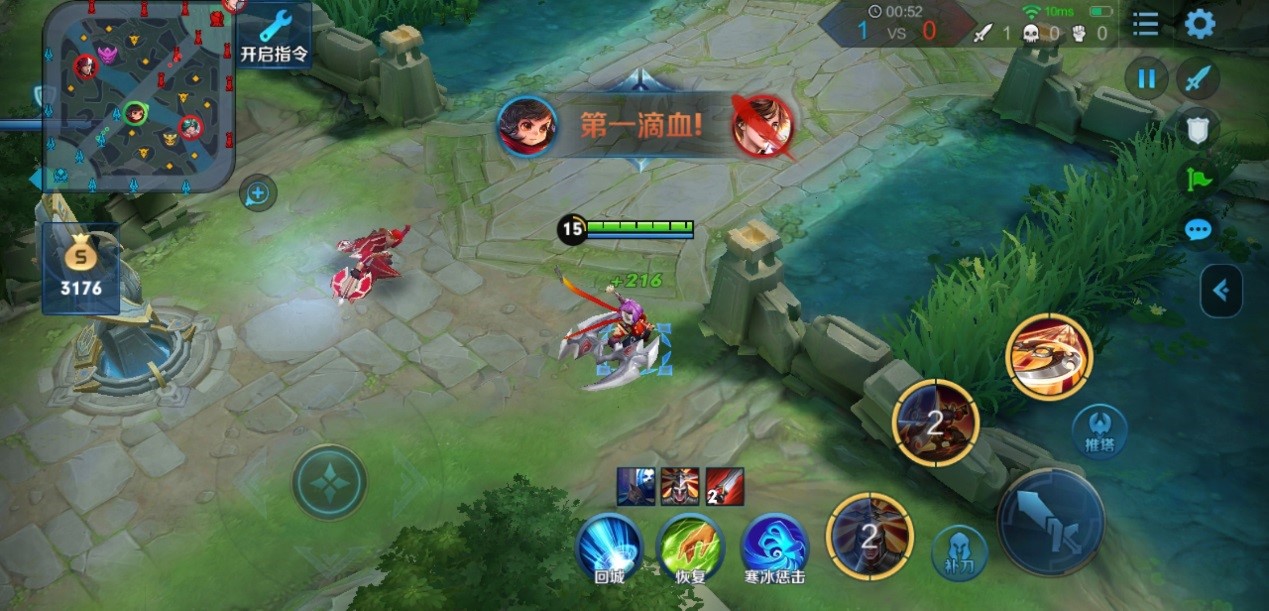
Task: Use the 恢复 heal skill
Action: (x=690, y=546)
